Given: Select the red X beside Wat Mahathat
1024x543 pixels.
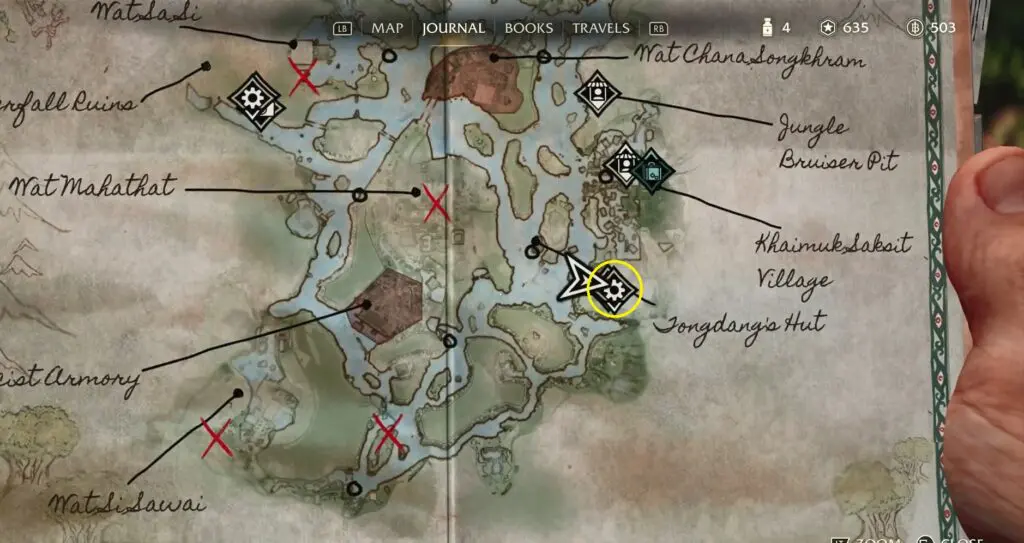Looking at the screenshot, I should tap(436, 204).
